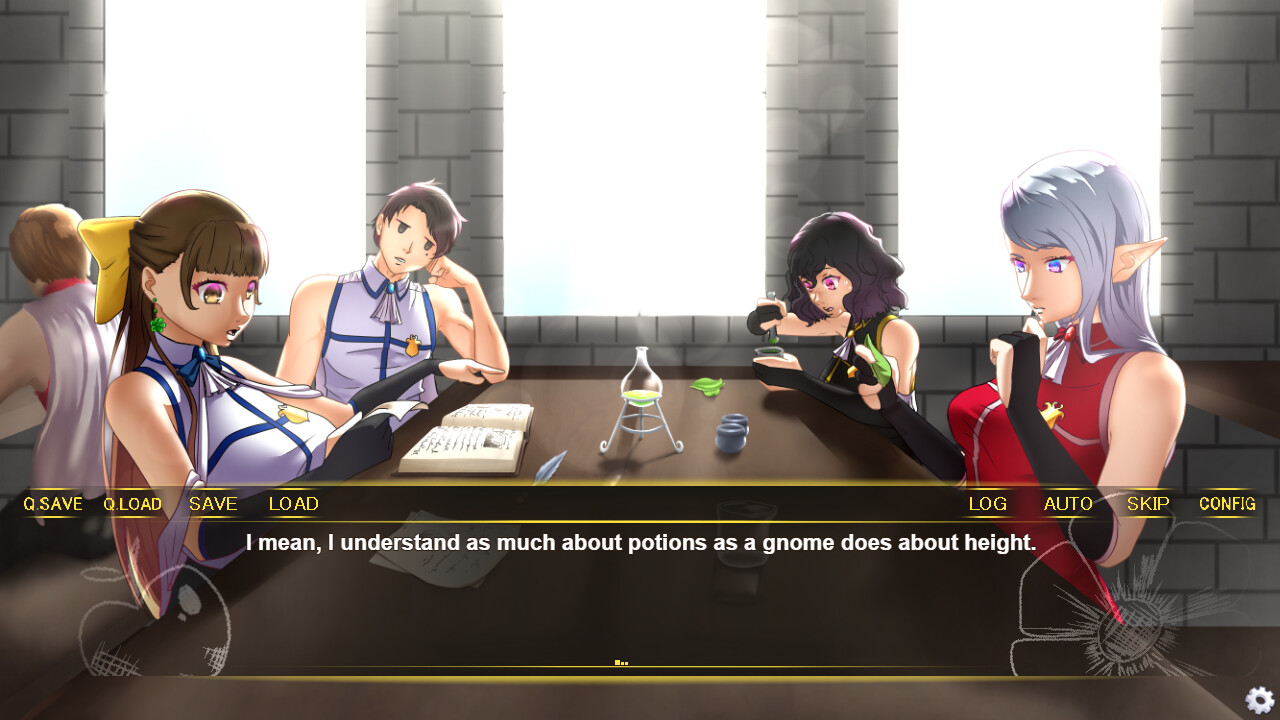
Task: Enable skip mode with the SKIP option
Action: [x=1147, y=504]
